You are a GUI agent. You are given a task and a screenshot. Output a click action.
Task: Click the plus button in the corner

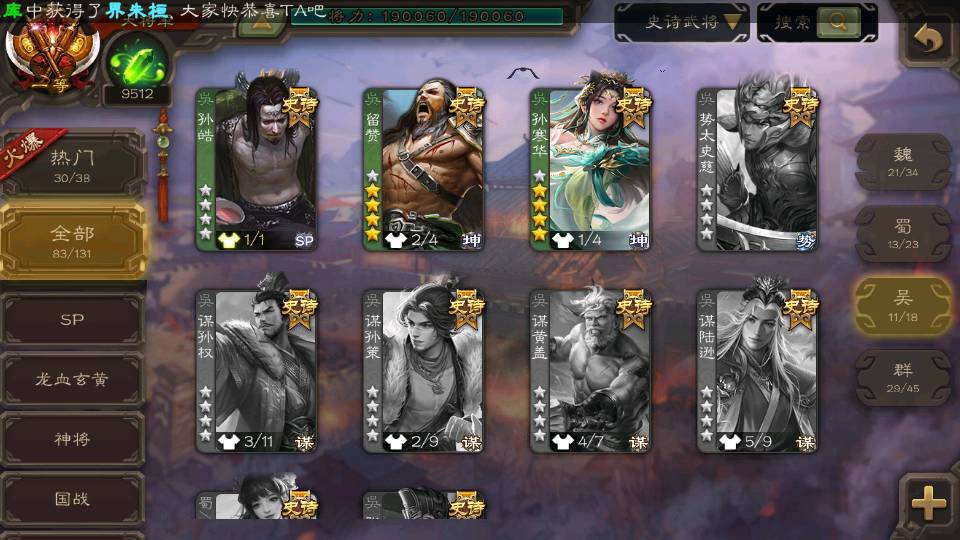coord(929,503)
